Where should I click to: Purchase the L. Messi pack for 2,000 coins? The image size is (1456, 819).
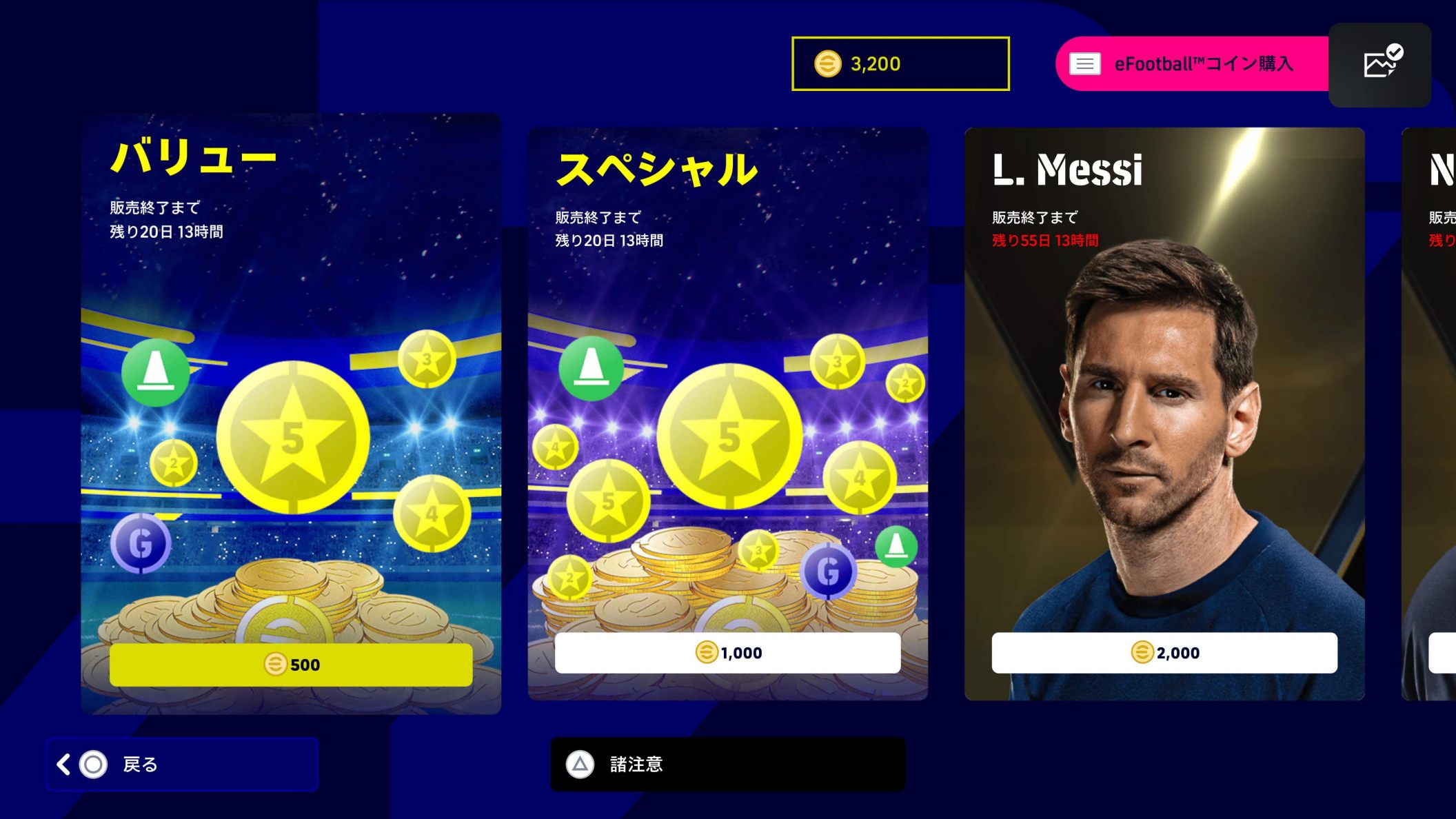pos(1164,652)
